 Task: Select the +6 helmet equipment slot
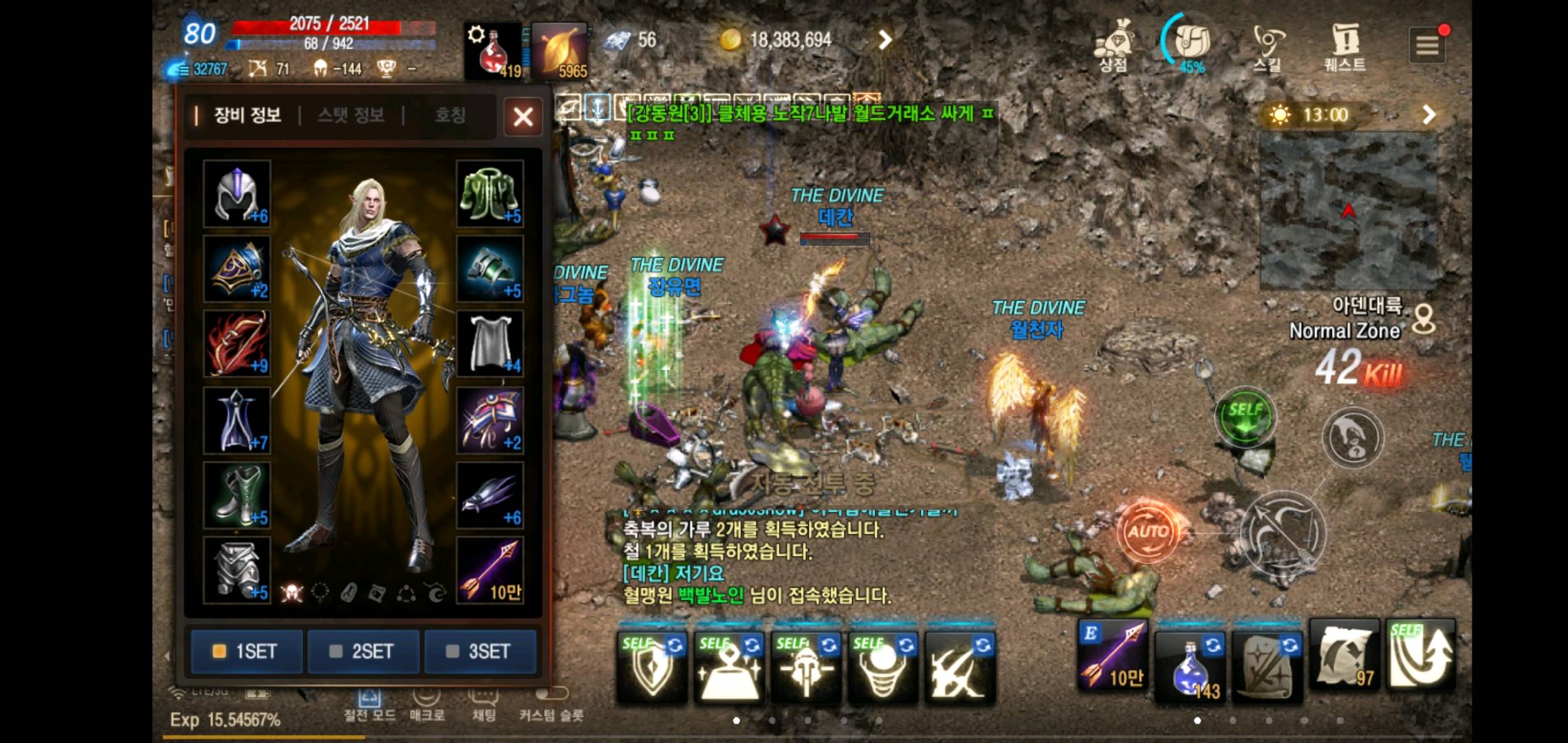[237, 194]
